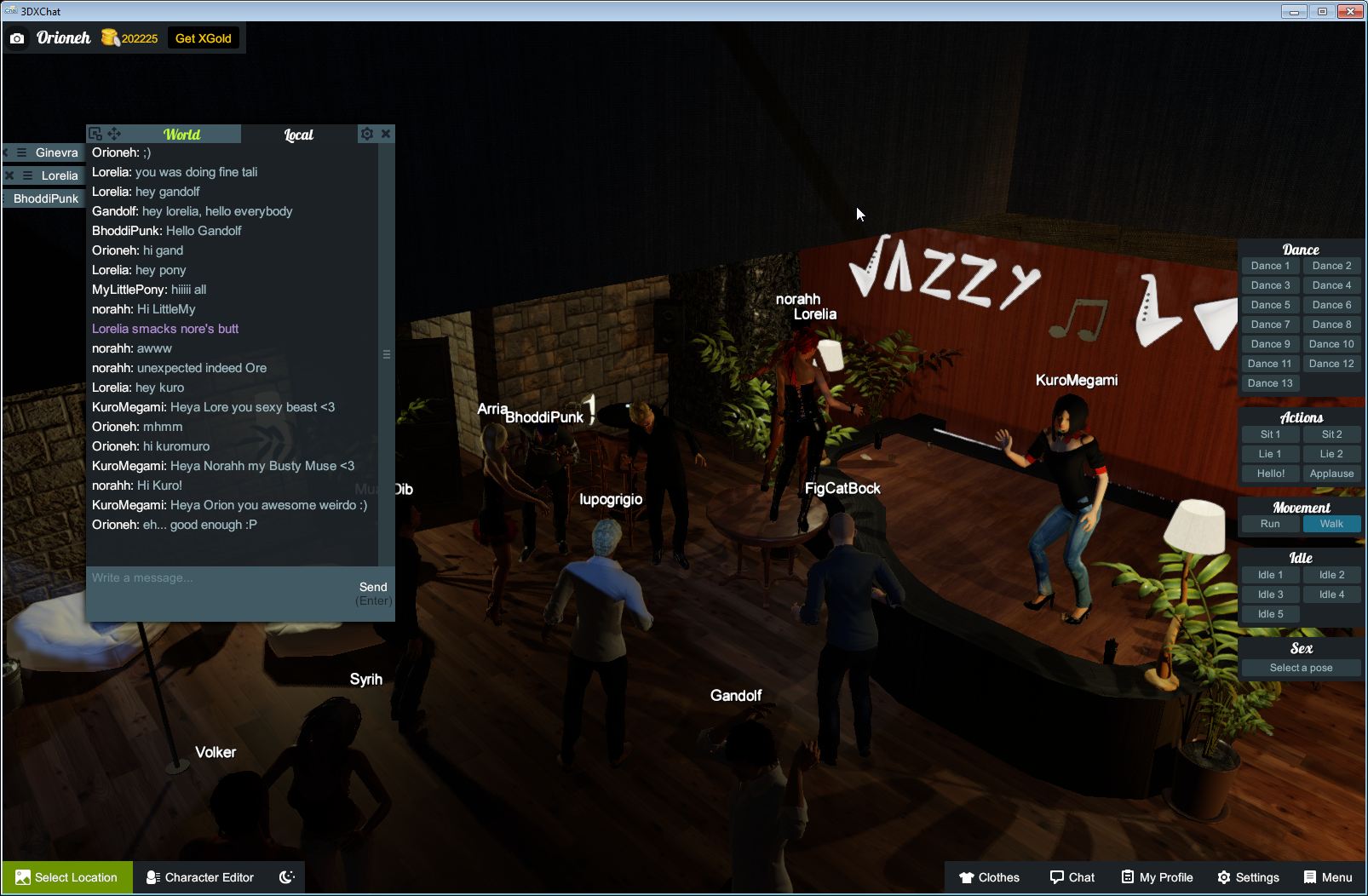Open the Clothes panel from the bottom bar
1368x896 pixels.
[x=990, y=877]
